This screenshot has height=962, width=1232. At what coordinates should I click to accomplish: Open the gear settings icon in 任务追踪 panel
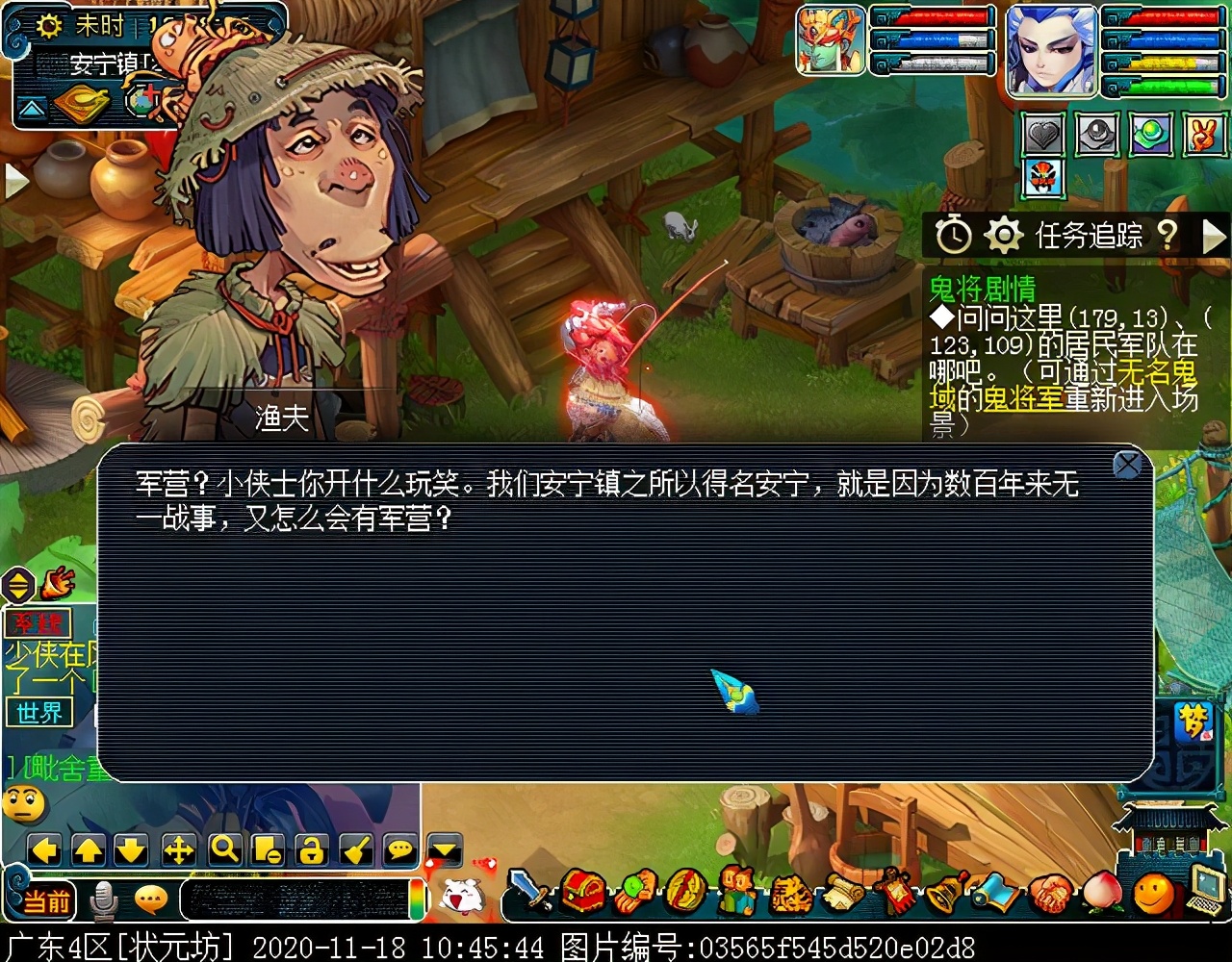1002,233
